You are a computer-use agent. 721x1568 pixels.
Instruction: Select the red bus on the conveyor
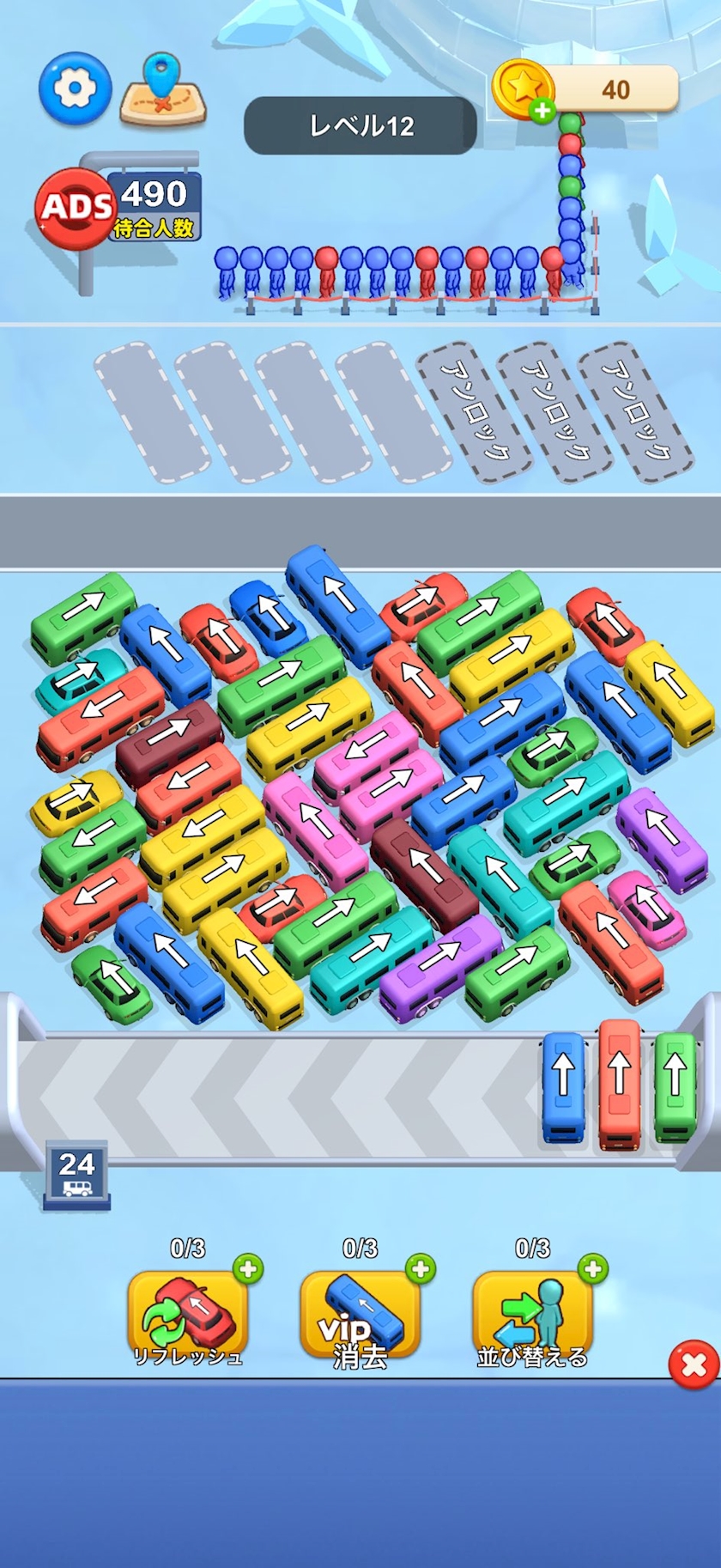(x=620, y=1082)
